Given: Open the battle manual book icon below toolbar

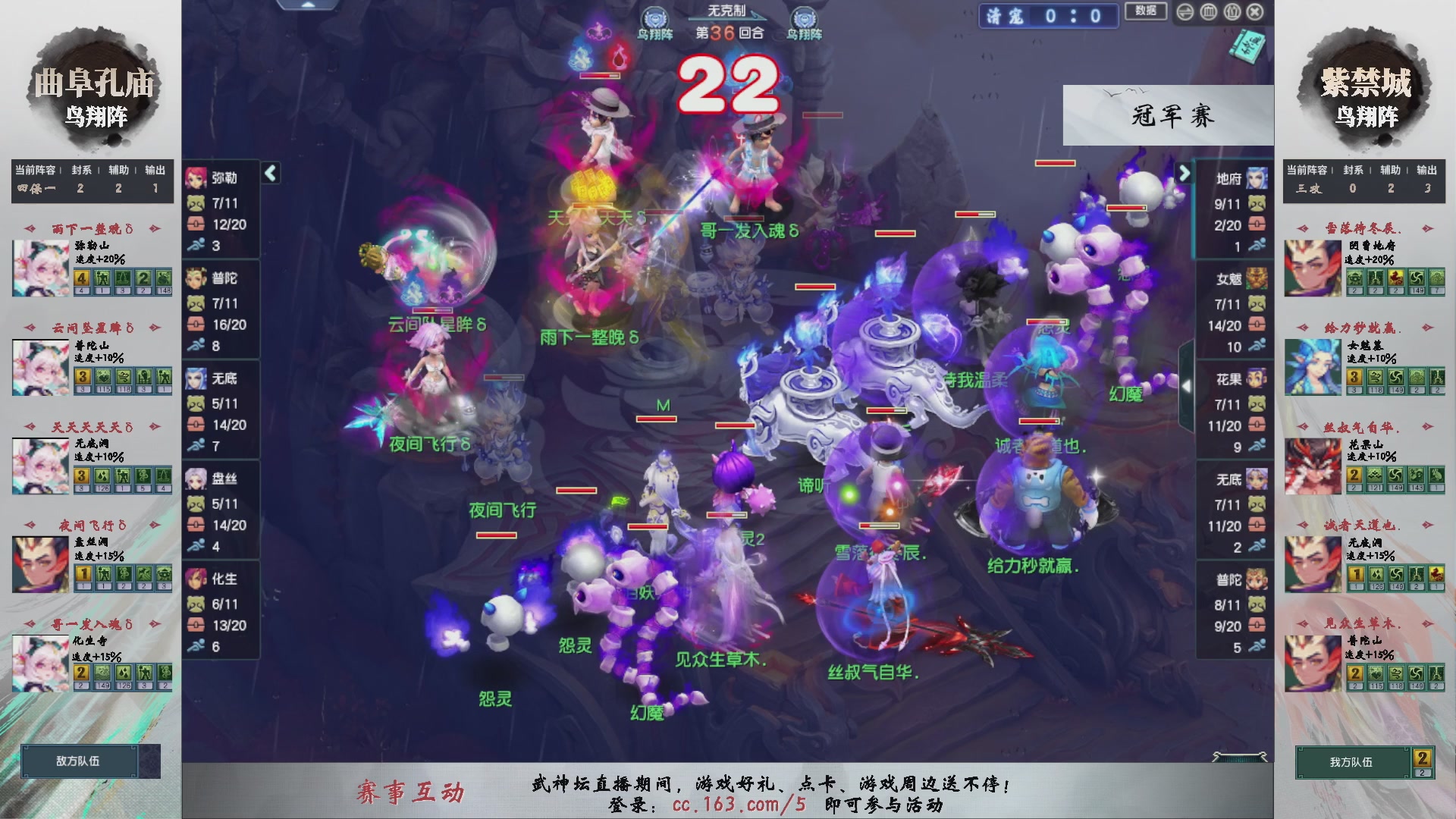Looking at the screenshot, I should click(x=1249, y=45).
